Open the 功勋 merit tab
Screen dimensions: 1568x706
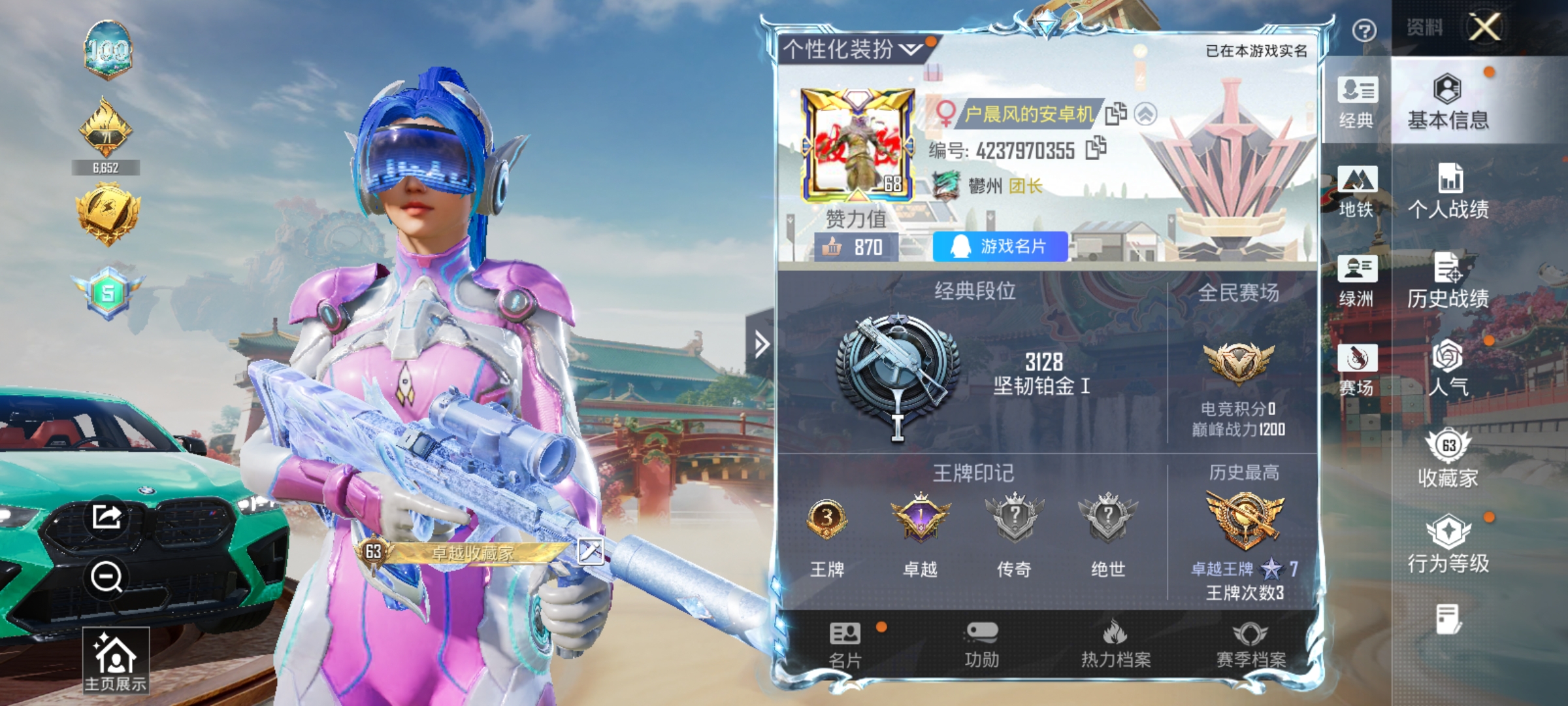(981, 645)
